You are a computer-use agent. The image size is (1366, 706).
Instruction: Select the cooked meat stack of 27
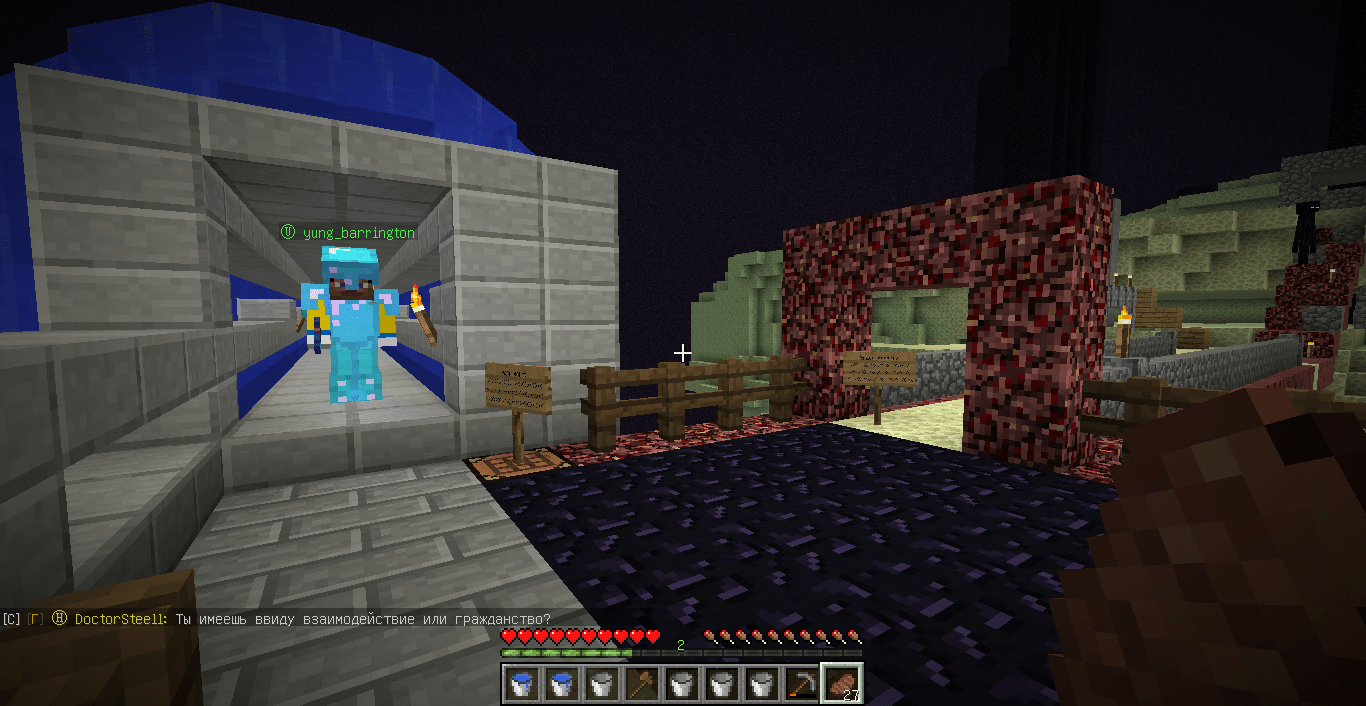[x=840, y=684]
